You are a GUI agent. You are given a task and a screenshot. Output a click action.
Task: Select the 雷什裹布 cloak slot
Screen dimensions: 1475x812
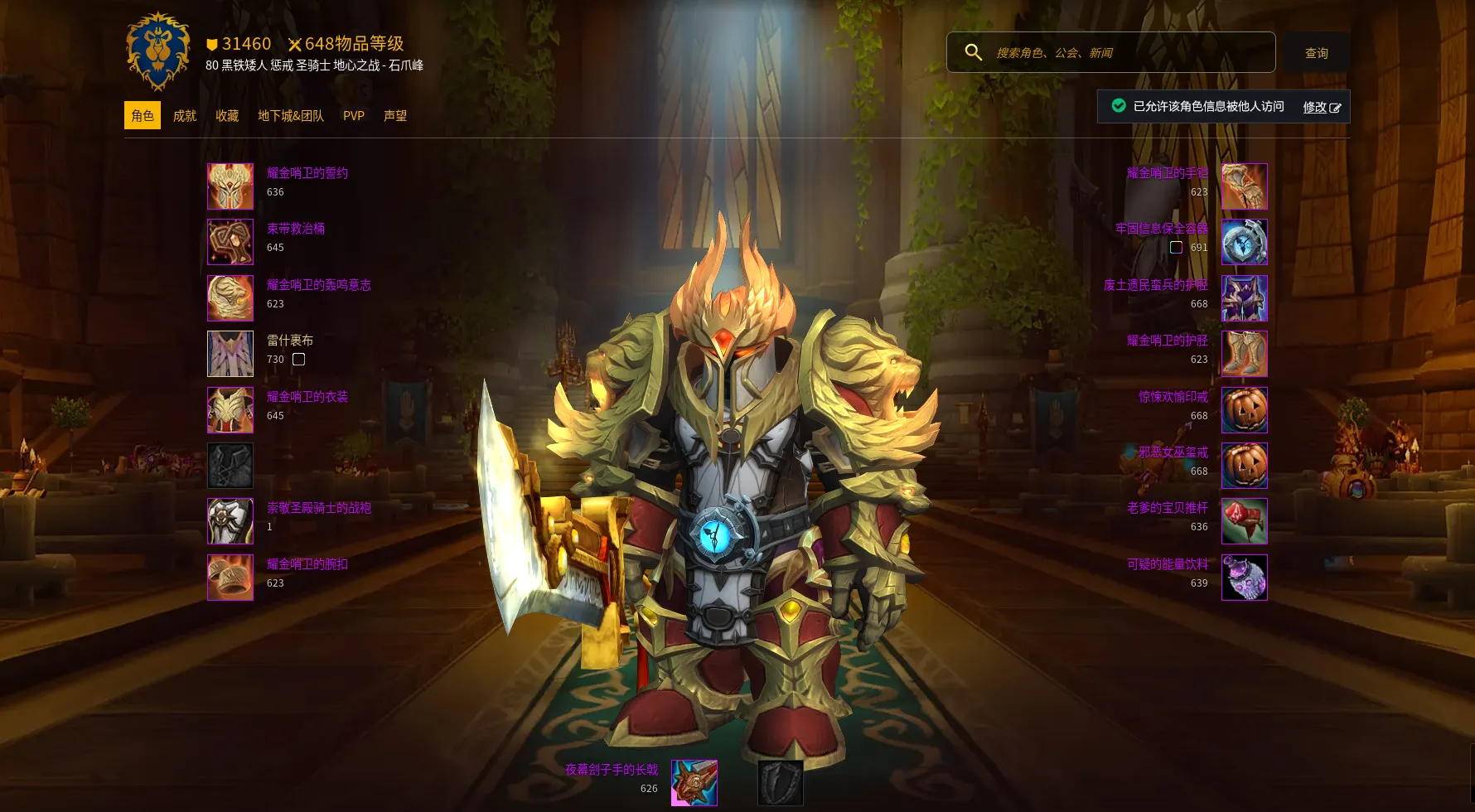[x=230, y=354]
